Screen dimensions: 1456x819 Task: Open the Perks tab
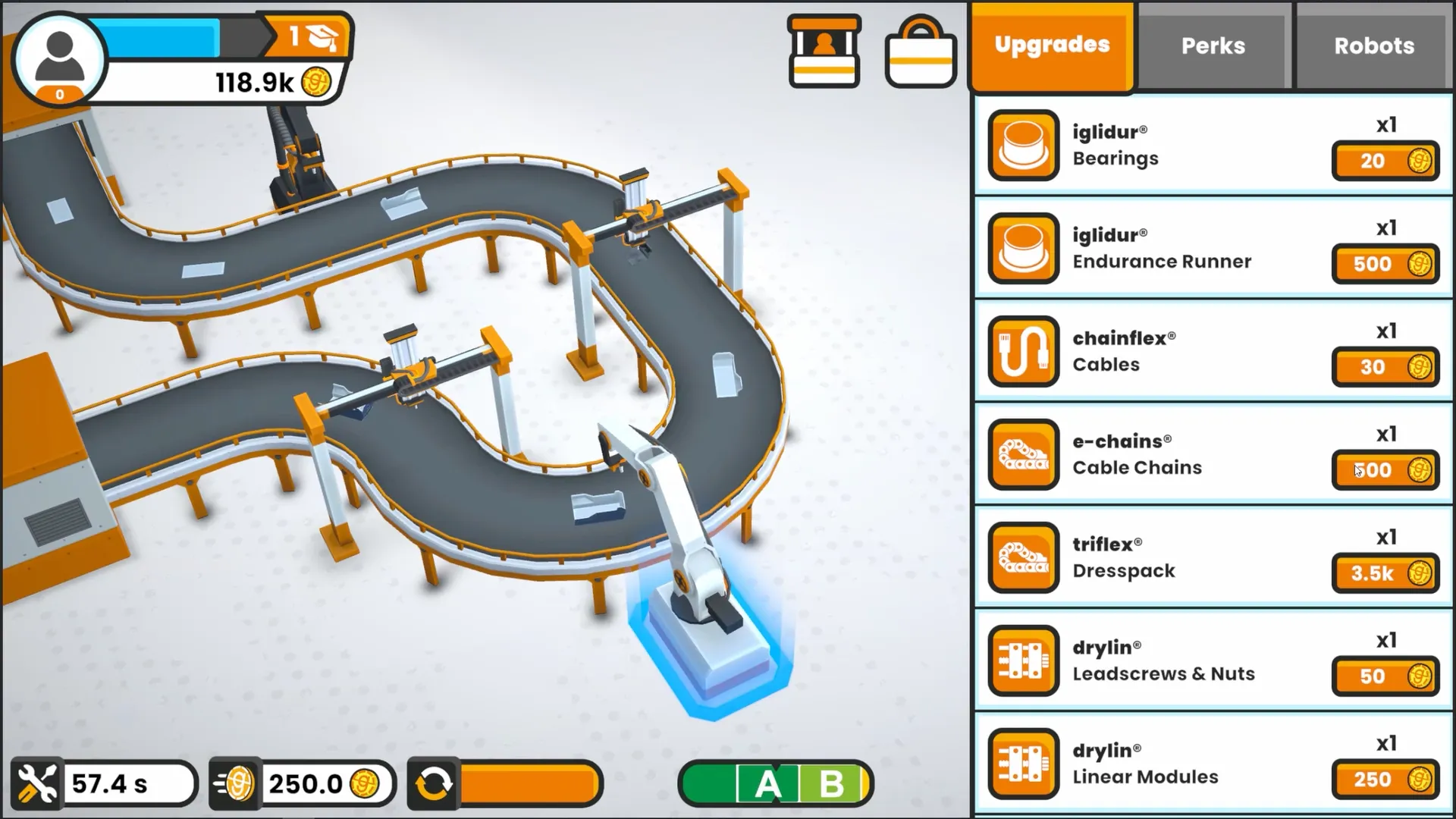(x=1212, y=45)
